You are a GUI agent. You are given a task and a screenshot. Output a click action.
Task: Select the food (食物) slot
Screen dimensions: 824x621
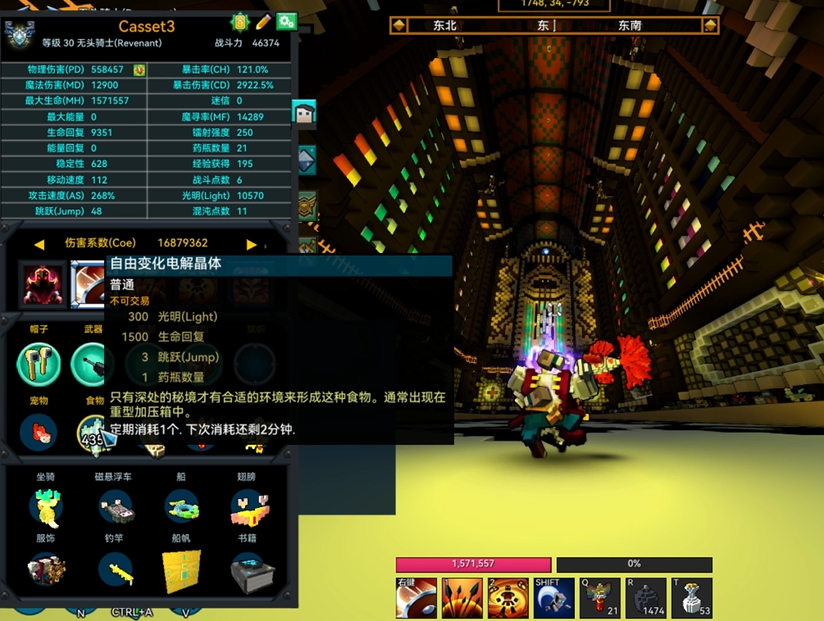[93, 432]
